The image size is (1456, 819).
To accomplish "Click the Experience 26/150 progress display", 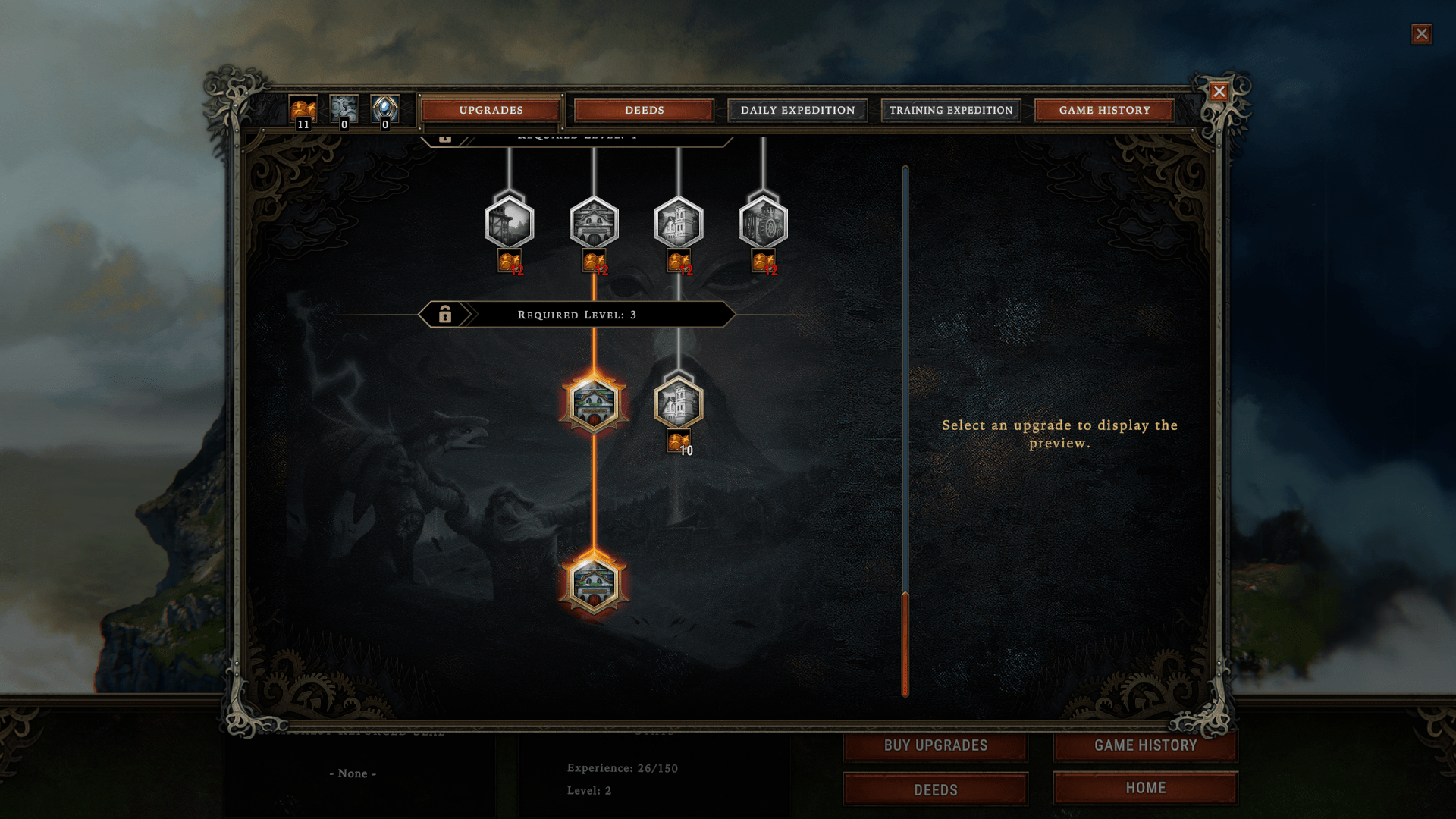I will click(x=621, y=768).
